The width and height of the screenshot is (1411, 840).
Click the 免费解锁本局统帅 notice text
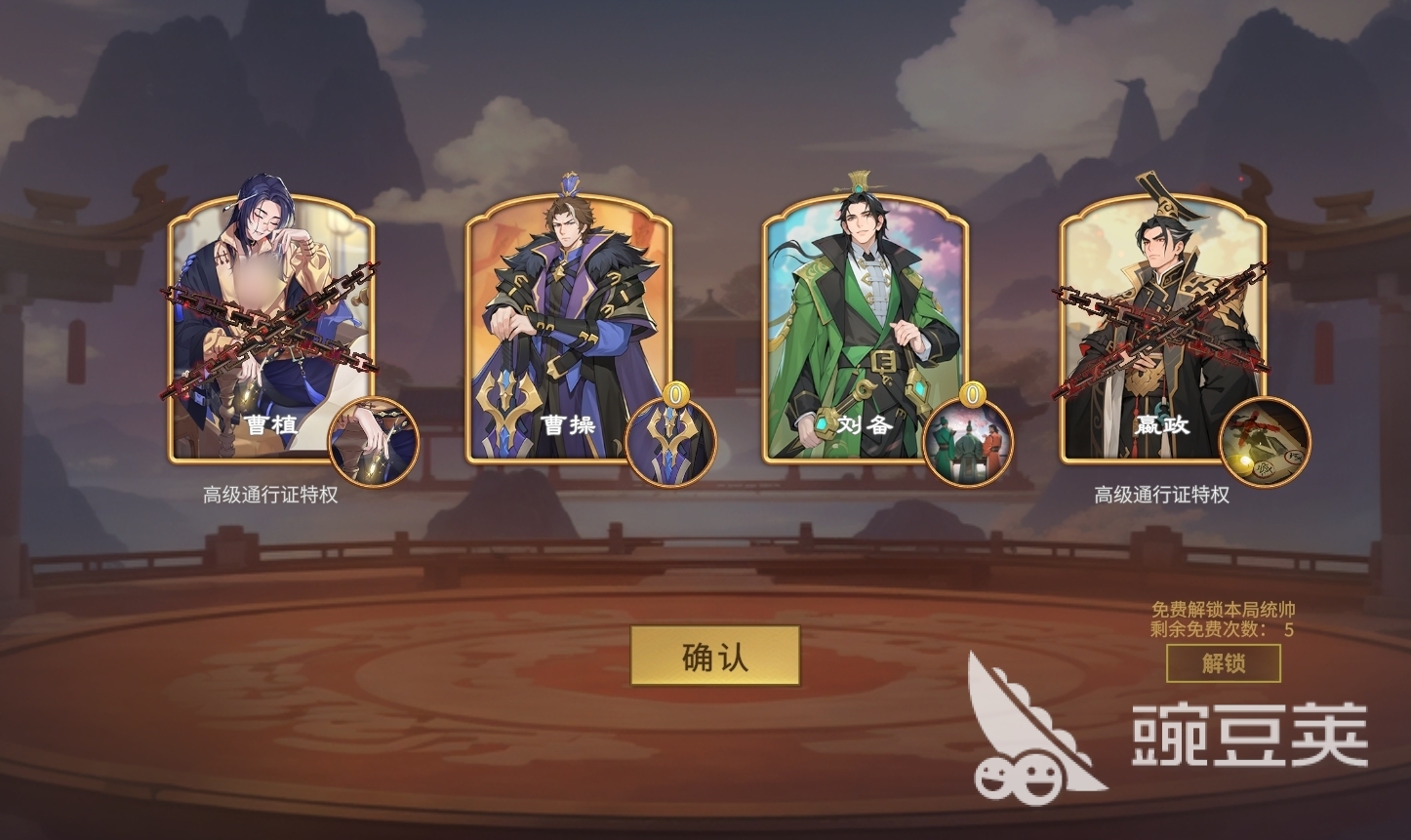(x=1224, y=610)
